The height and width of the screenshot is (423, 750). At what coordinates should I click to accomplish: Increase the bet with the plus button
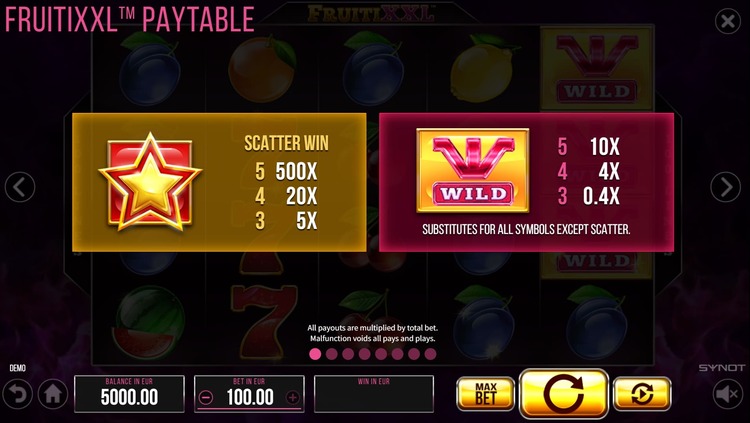[292, 397]
